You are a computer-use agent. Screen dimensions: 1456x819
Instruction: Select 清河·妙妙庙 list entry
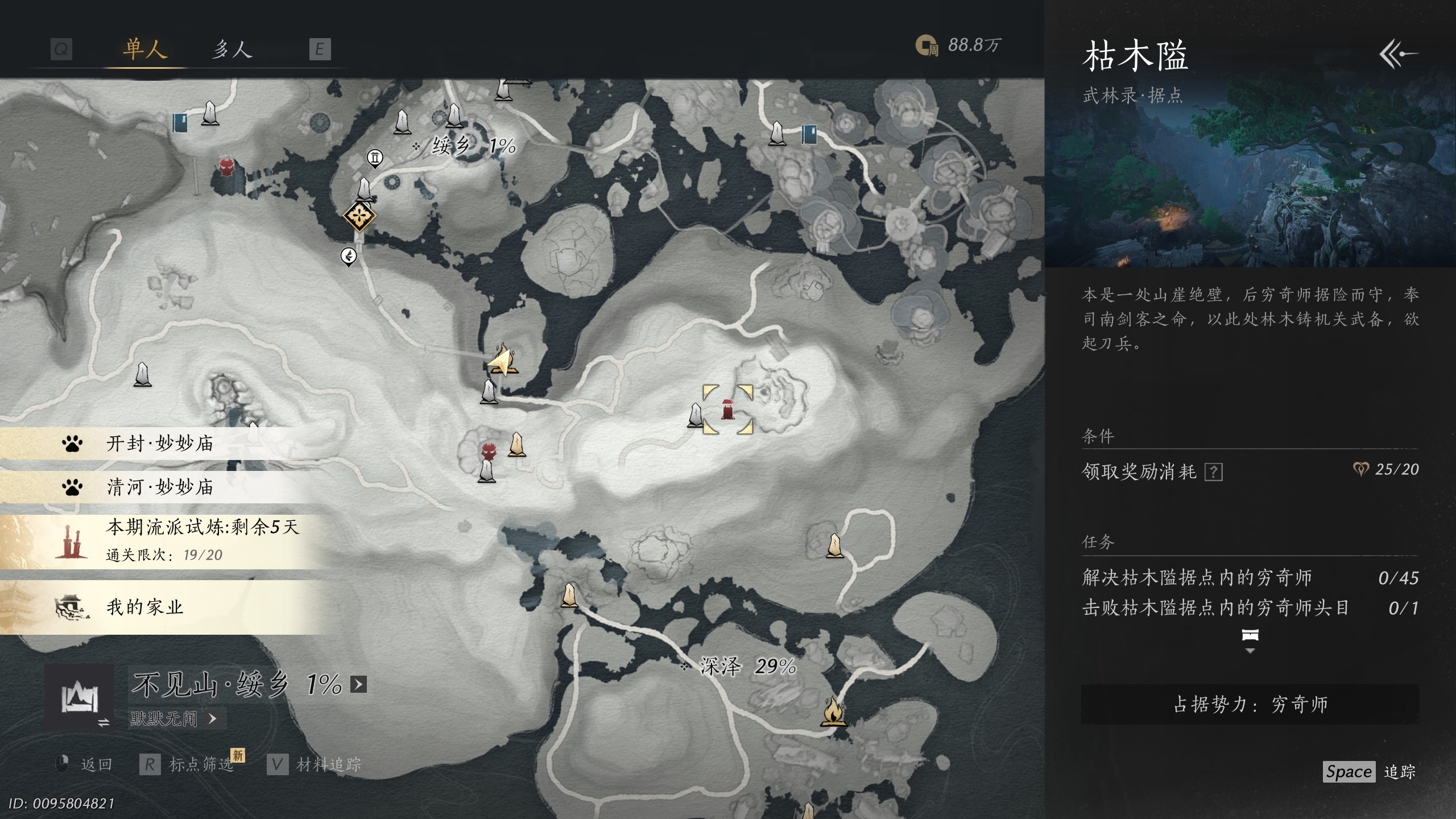159,487
